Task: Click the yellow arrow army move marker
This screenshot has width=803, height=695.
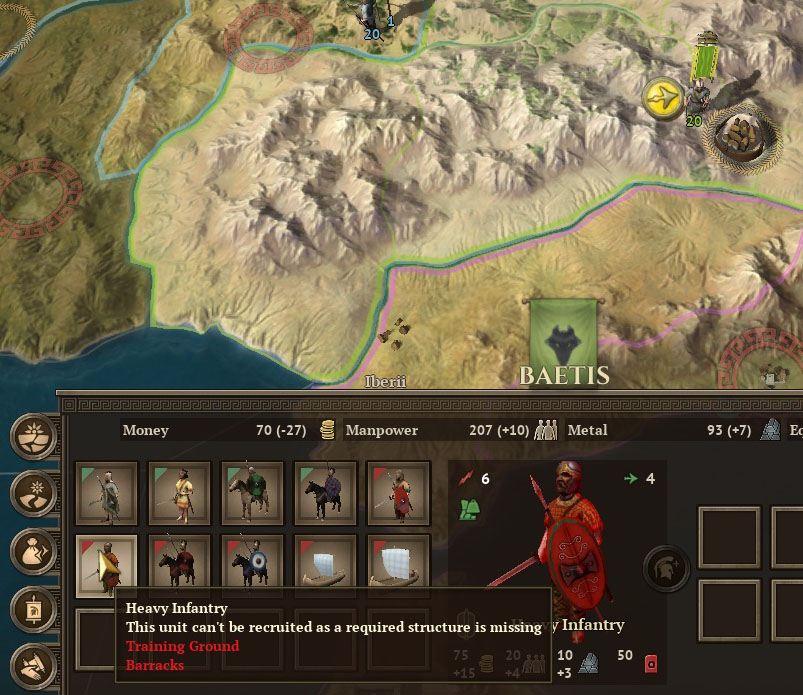Action: pos(662,98)
